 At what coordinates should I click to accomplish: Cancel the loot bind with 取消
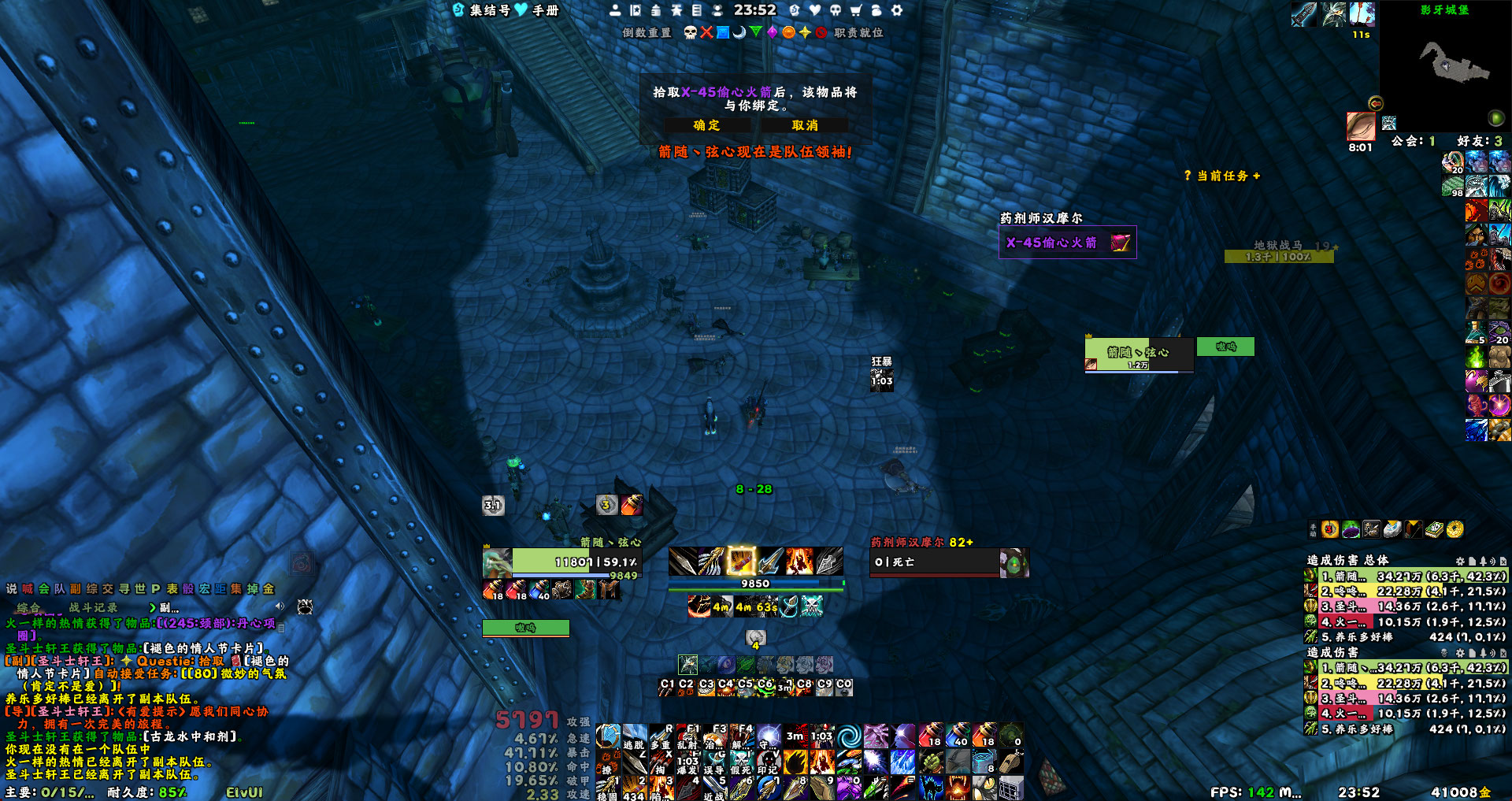coord(805,125)
